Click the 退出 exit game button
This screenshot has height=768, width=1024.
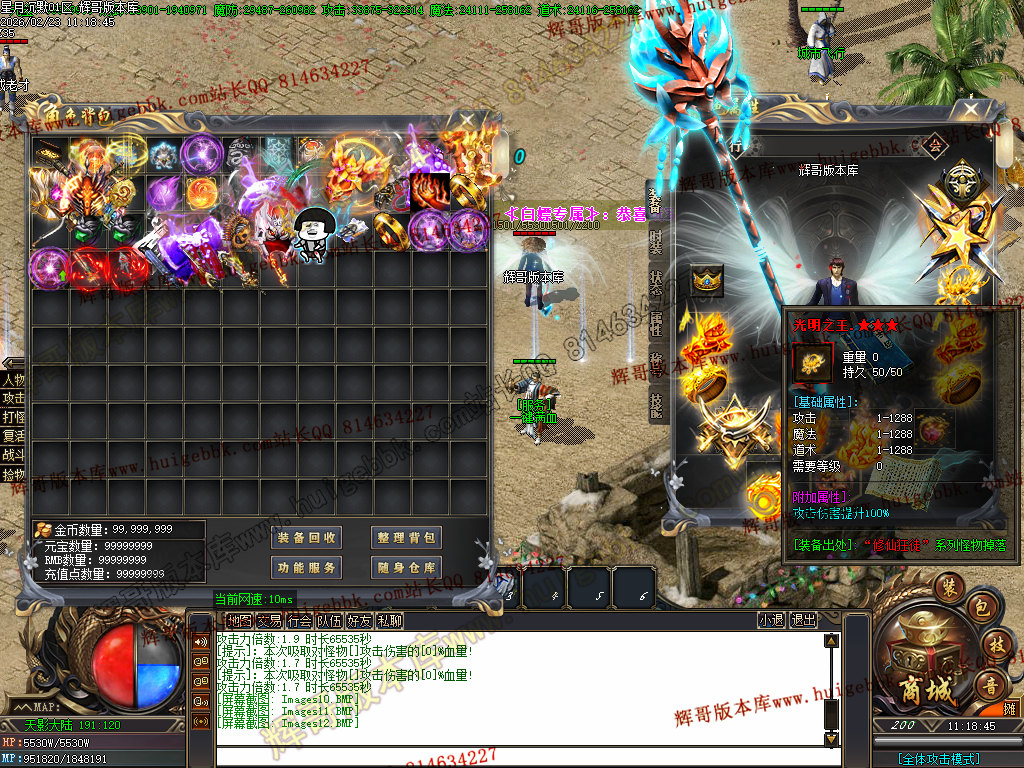pos(803,621)
